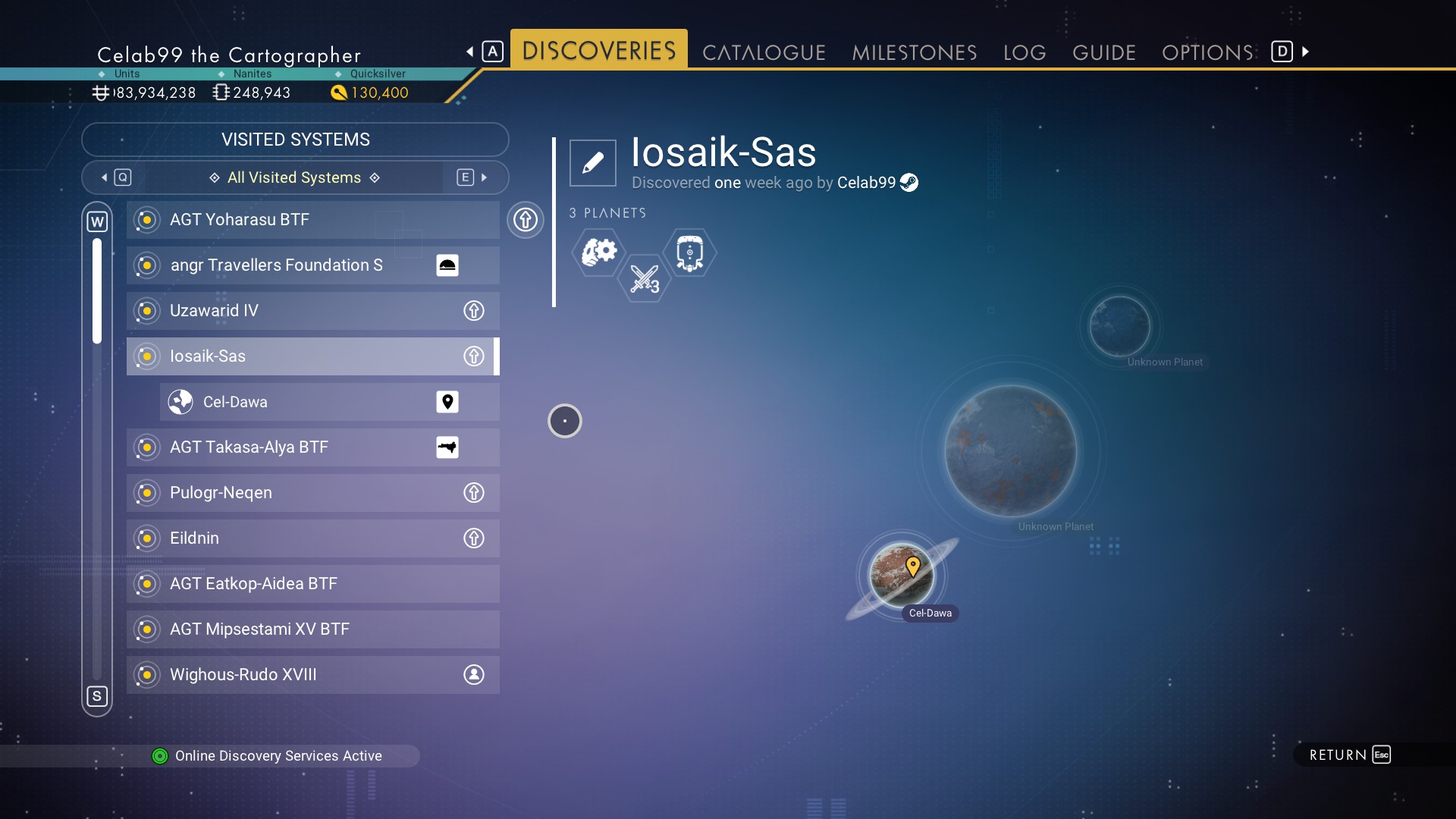The width and height of the screenshot is (1456, 819).
Task: Select AGT Eatkop-Aidea BTF system
Action: (x=312, y=584)
